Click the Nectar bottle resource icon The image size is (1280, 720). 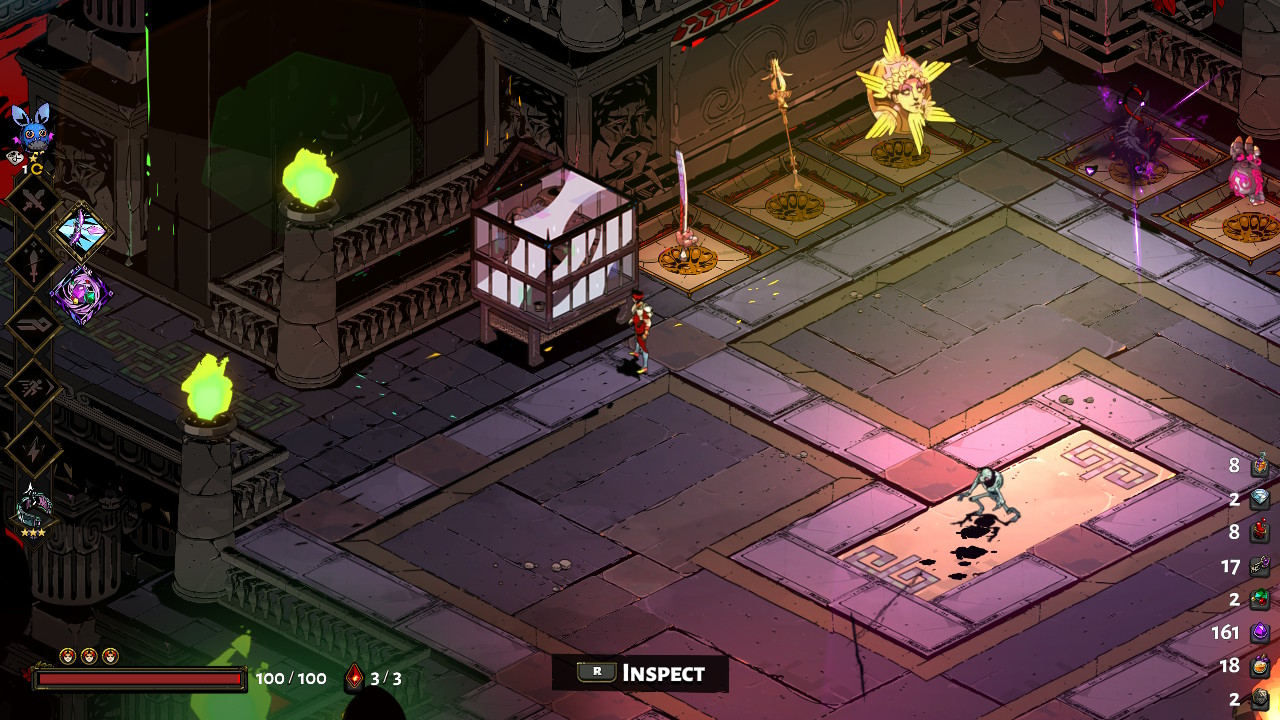coord(1260,666)
